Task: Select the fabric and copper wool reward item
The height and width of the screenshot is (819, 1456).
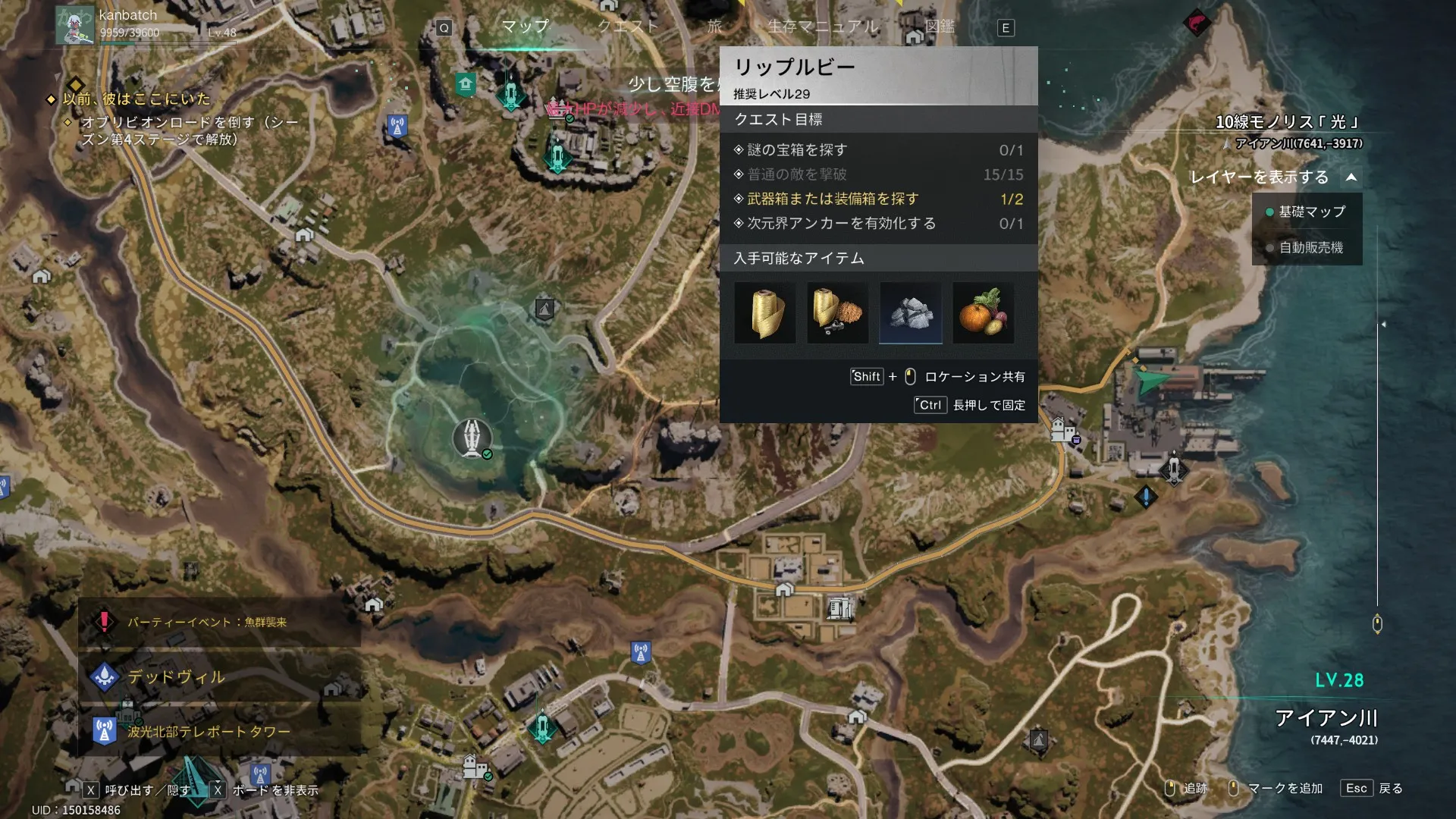Action: click(x=837, y=313)
